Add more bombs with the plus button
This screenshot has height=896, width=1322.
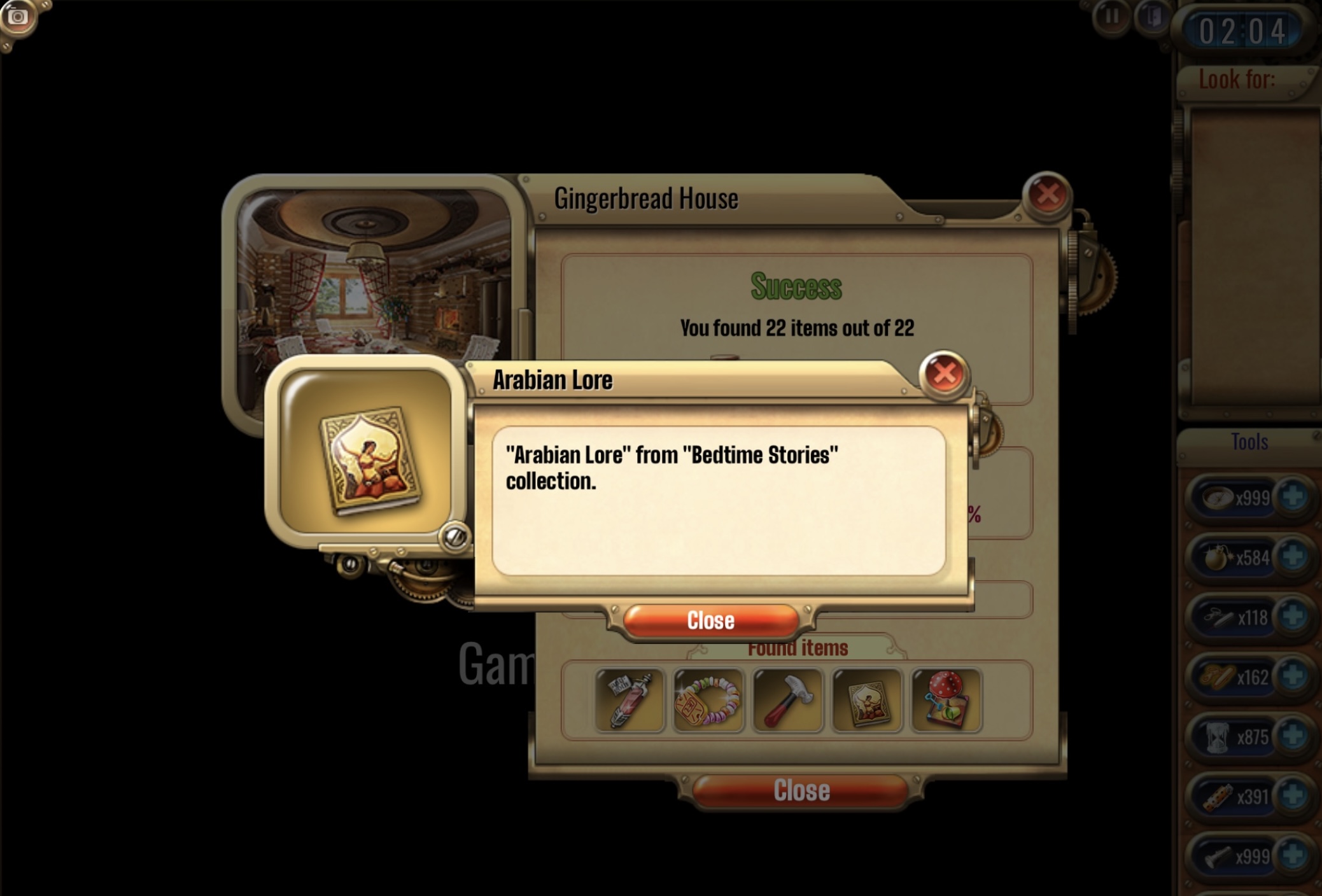(x=1293, y=557)
